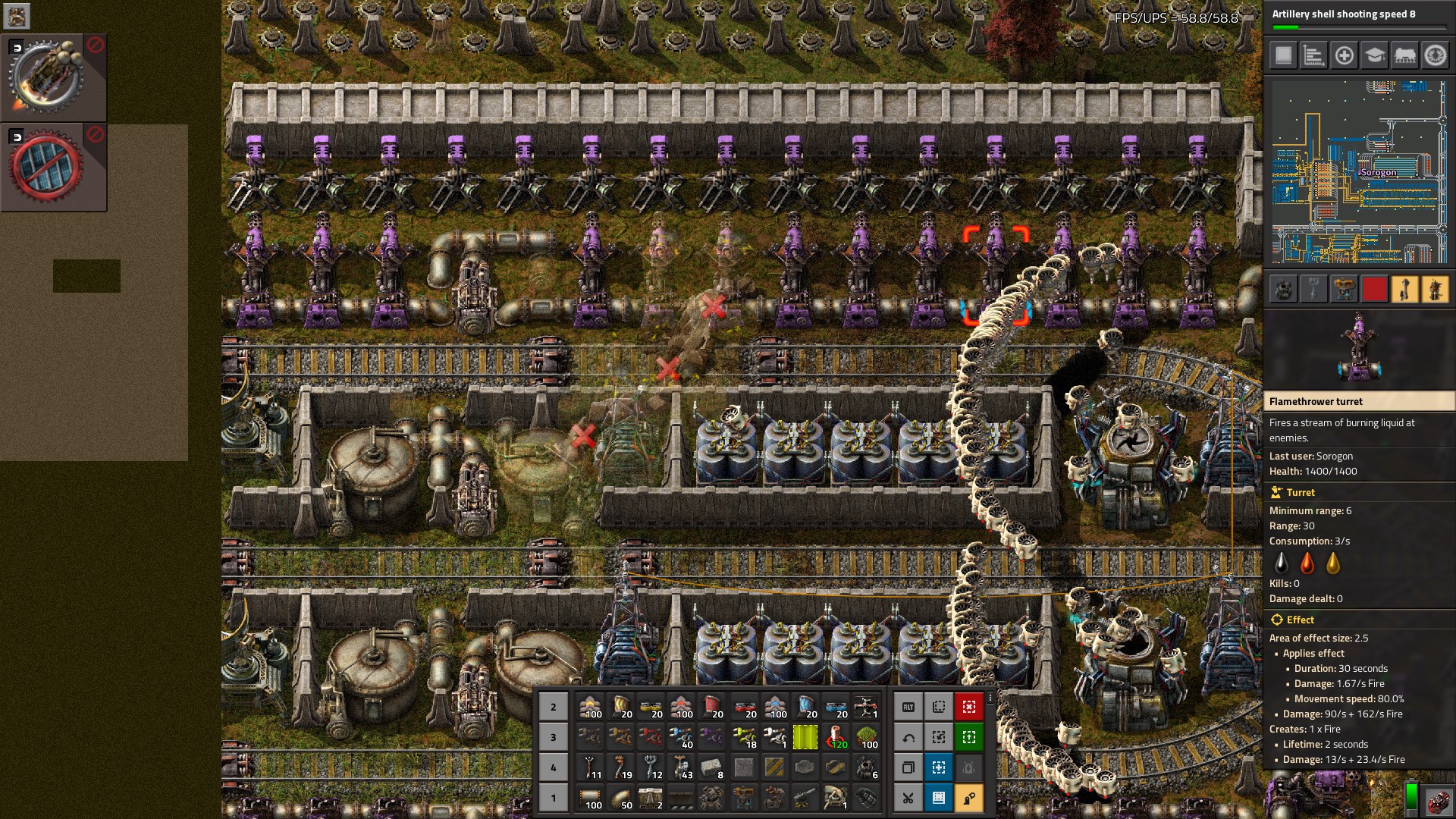The width and height of the screenshot is (1456, 819).
Task: Cancel the rocket silo achievement tracker
Action: tap(96, 45)
